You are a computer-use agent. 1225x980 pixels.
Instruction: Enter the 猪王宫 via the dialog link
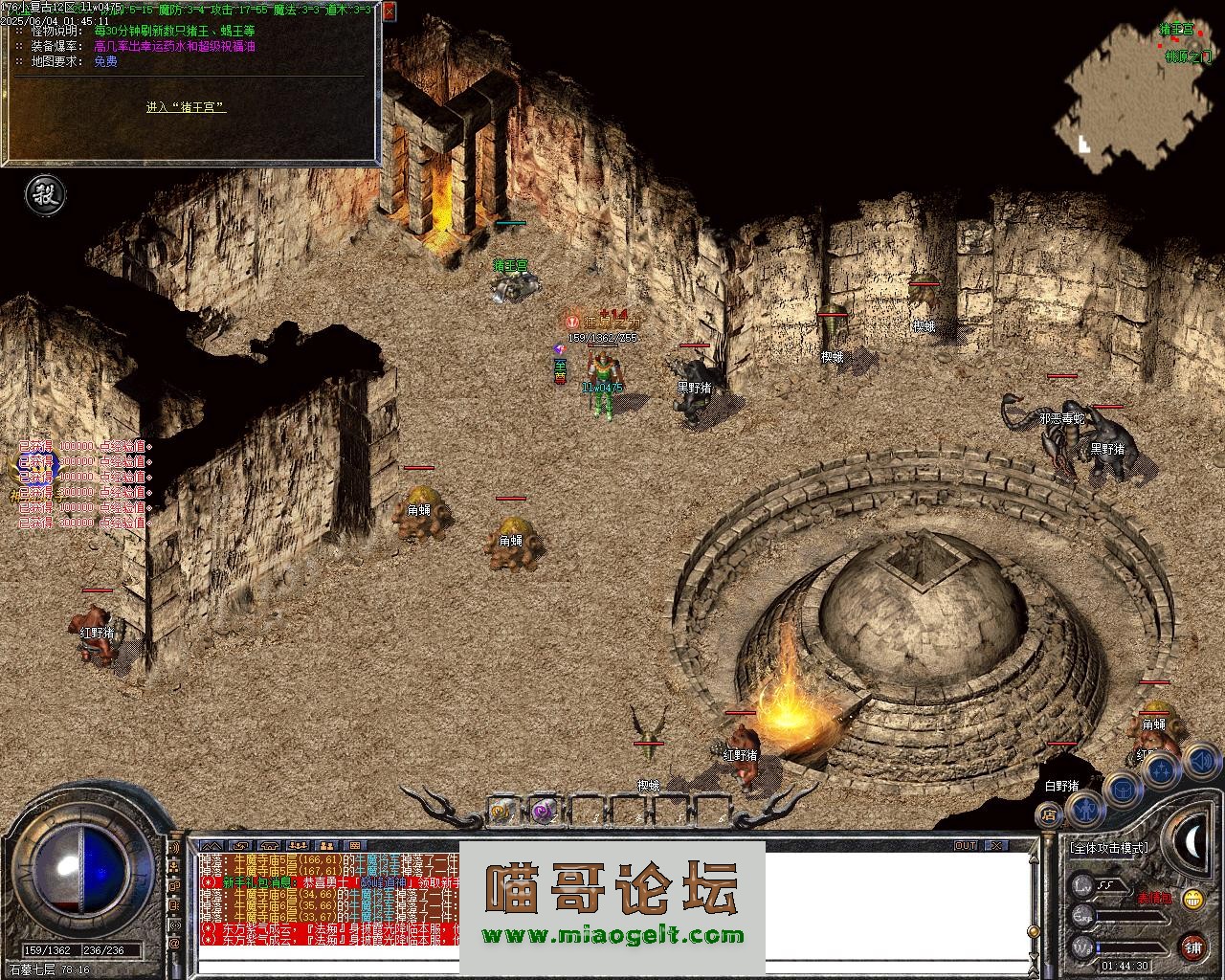186,107
